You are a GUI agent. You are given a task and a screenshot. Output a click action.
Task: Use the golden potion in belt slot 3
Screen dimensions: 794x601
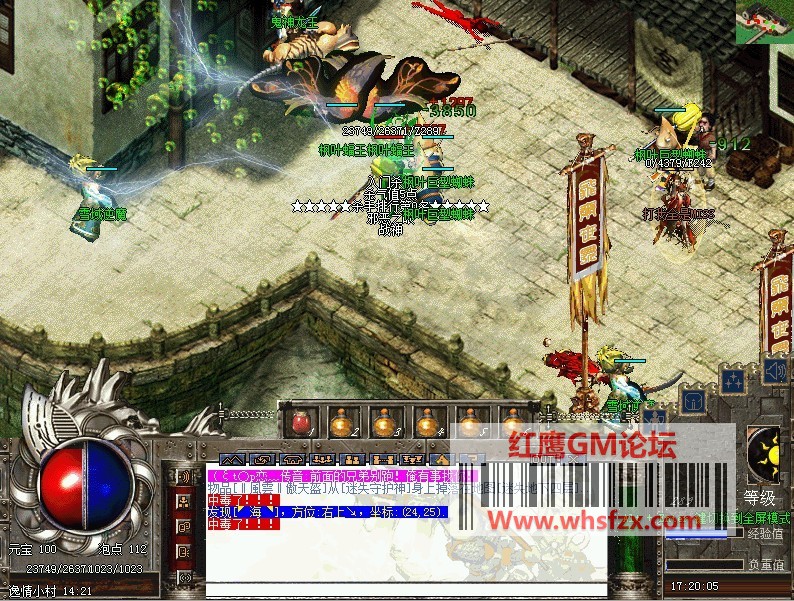click(x=384, y=424)
